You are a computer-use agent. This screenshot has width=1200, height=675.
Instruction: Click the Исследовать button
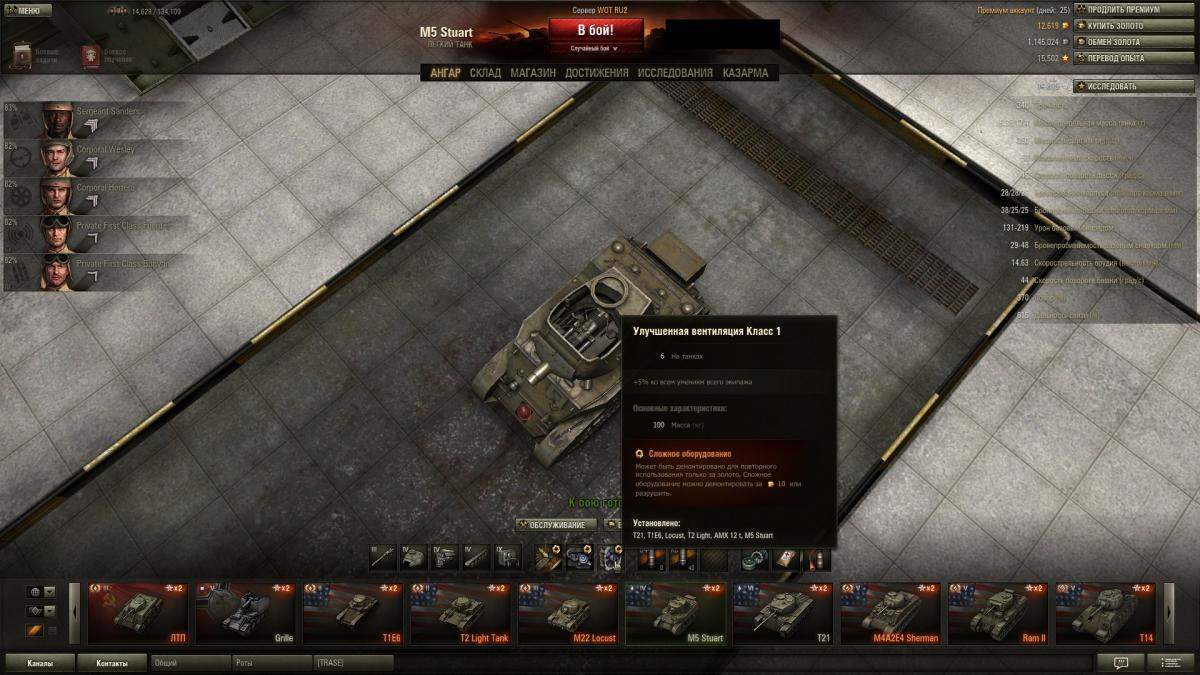pyautogui.click(x=1119, y=87)
